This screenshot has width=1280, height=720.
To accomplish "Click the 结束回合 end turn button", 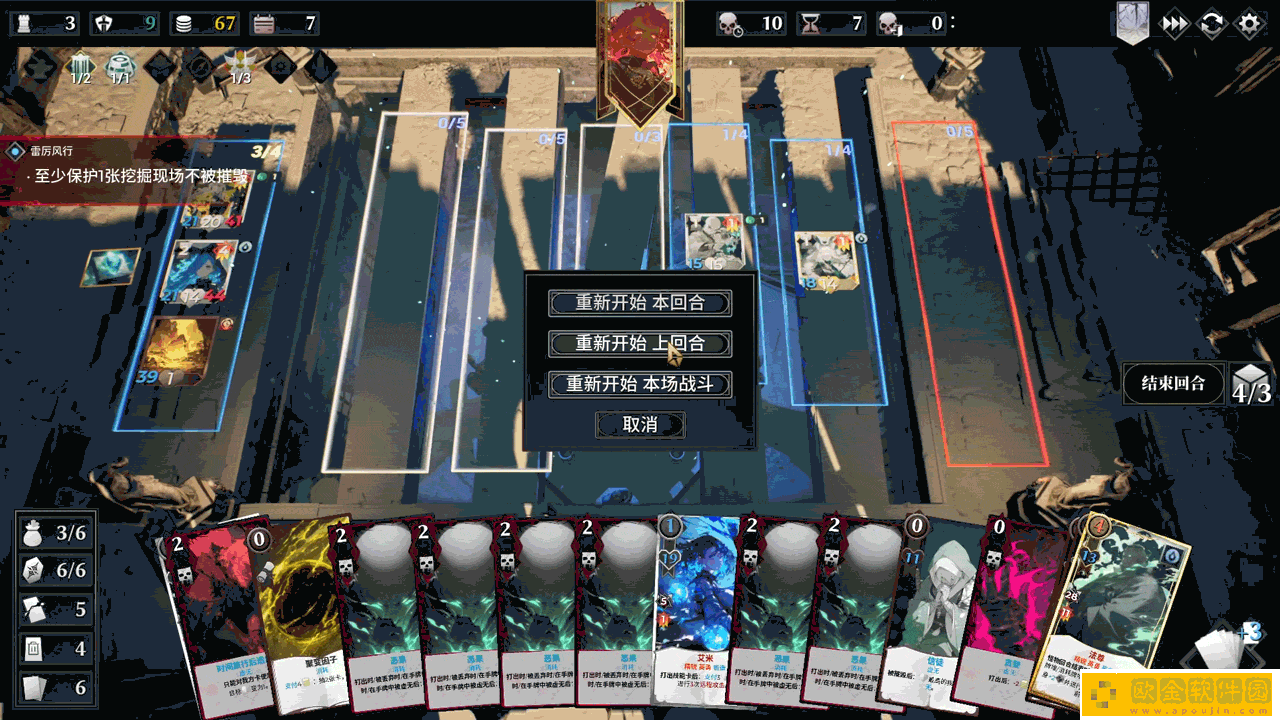I will tap(1173, 383).
